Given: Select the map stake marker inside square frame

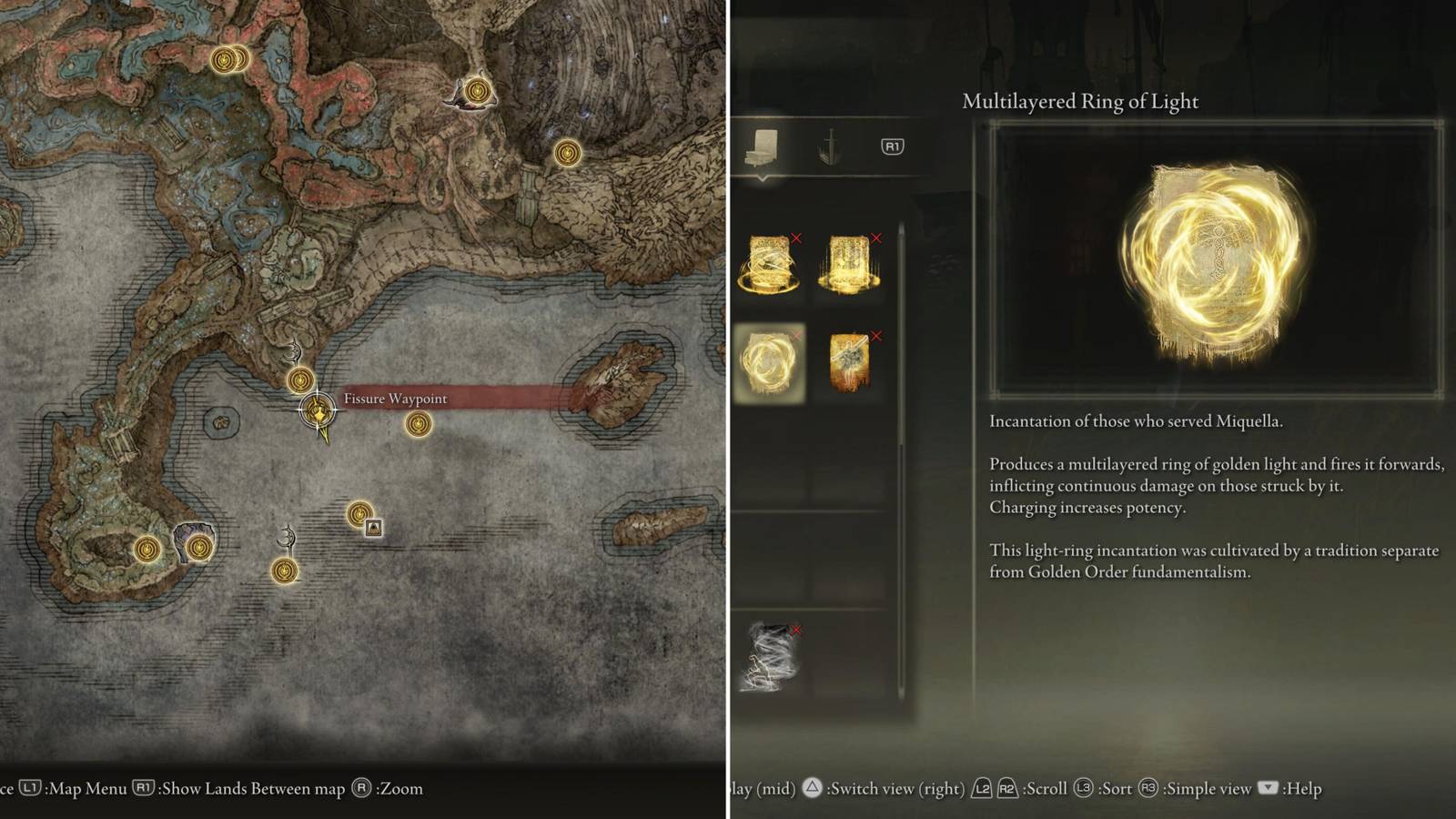Looking at the screenshot, I should point(373,526).
